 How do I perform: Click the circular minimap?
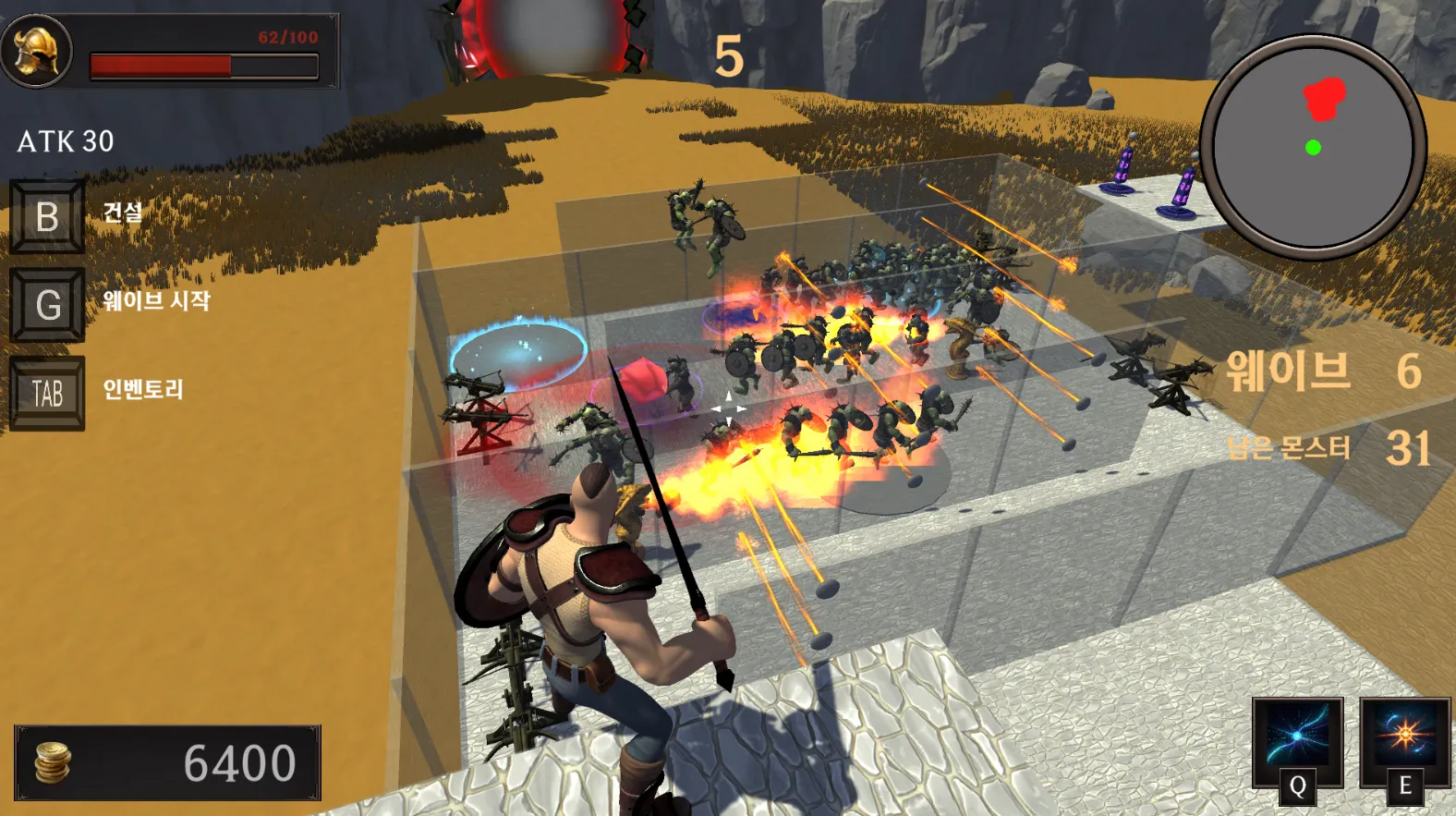point(1313,147)
